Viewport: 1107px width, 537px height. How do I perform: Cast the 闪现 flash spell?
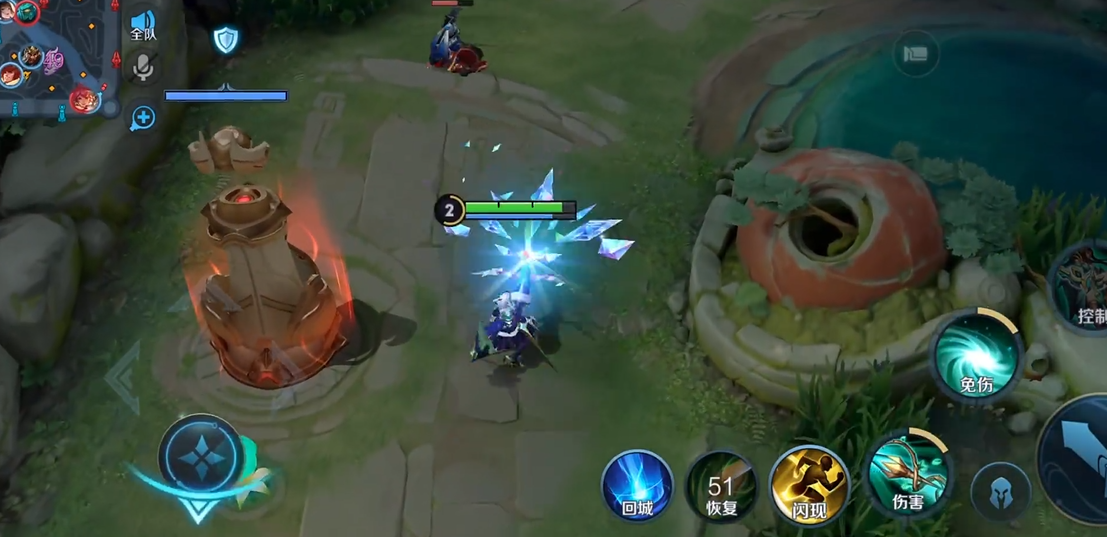click(x=809, y=486)
